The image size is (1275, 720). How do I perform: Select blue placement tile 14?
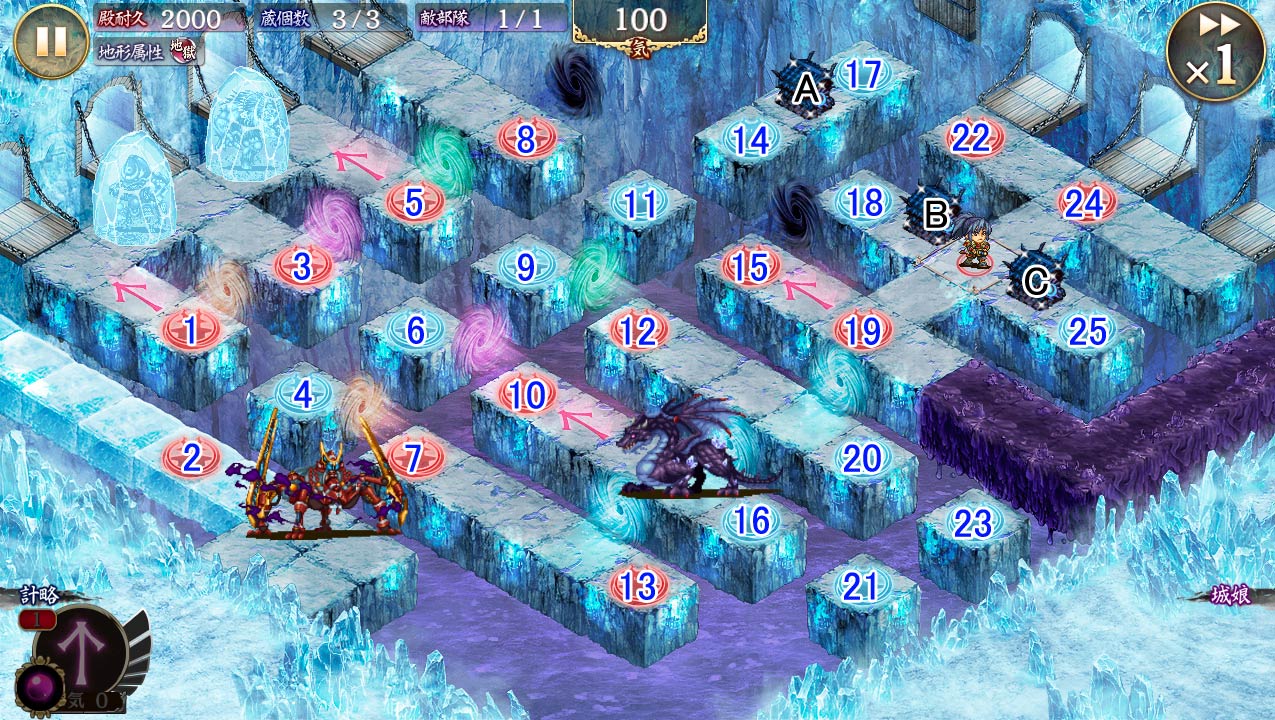[750, 140]
